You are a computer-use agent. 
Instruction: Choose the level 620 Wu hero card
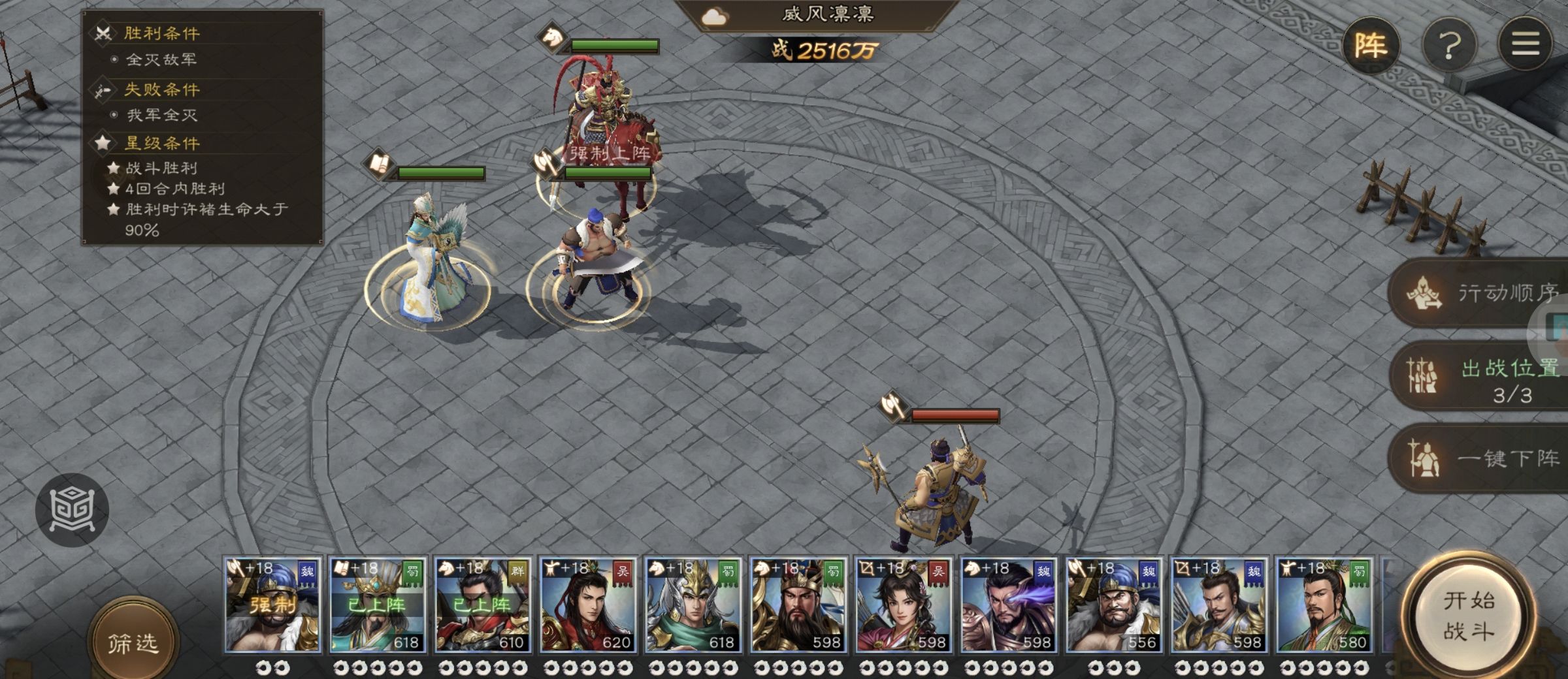[x=588, y=605]
